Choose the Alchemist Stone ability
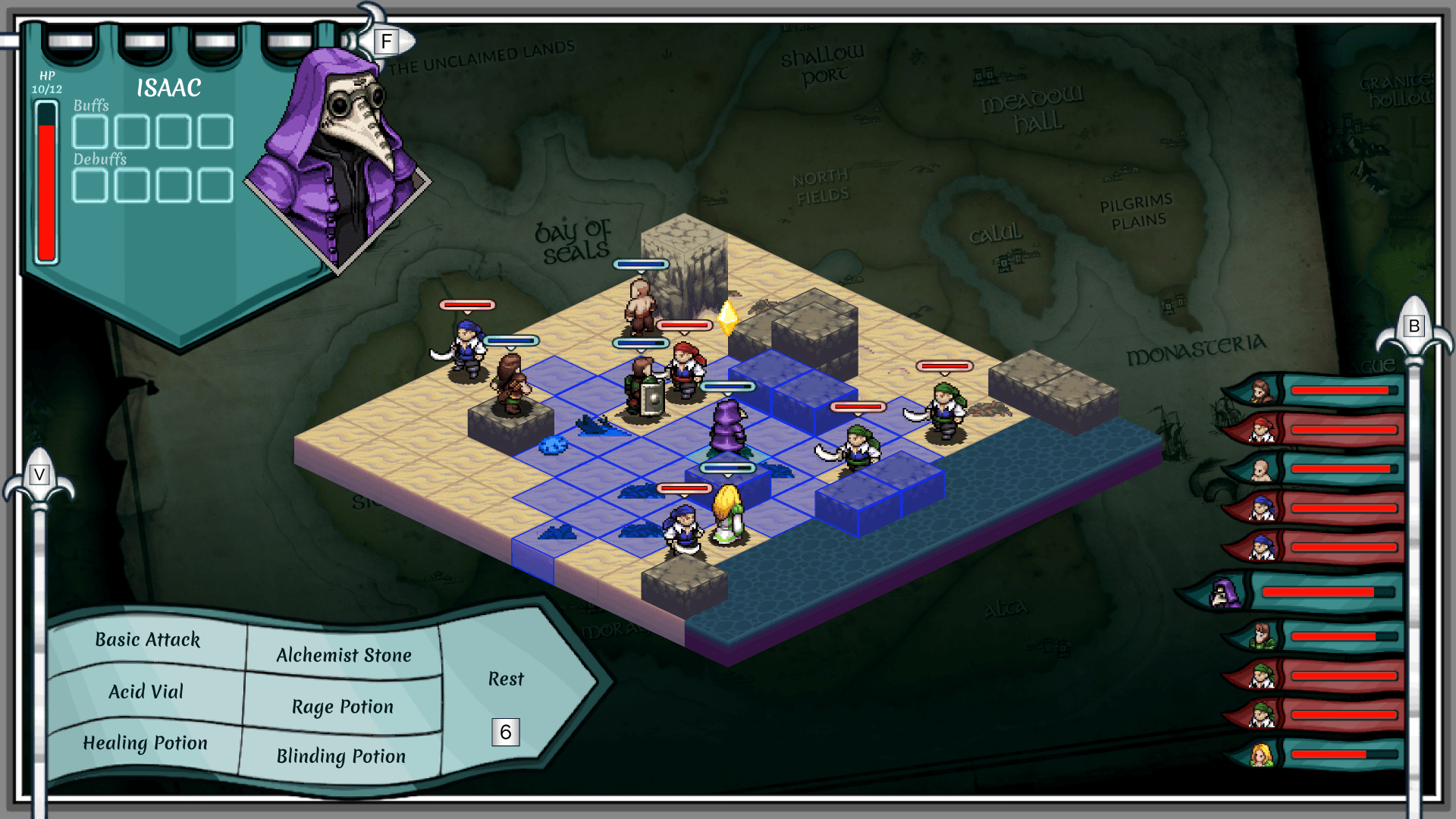The image size is (1456, 819). pos(344,655)
